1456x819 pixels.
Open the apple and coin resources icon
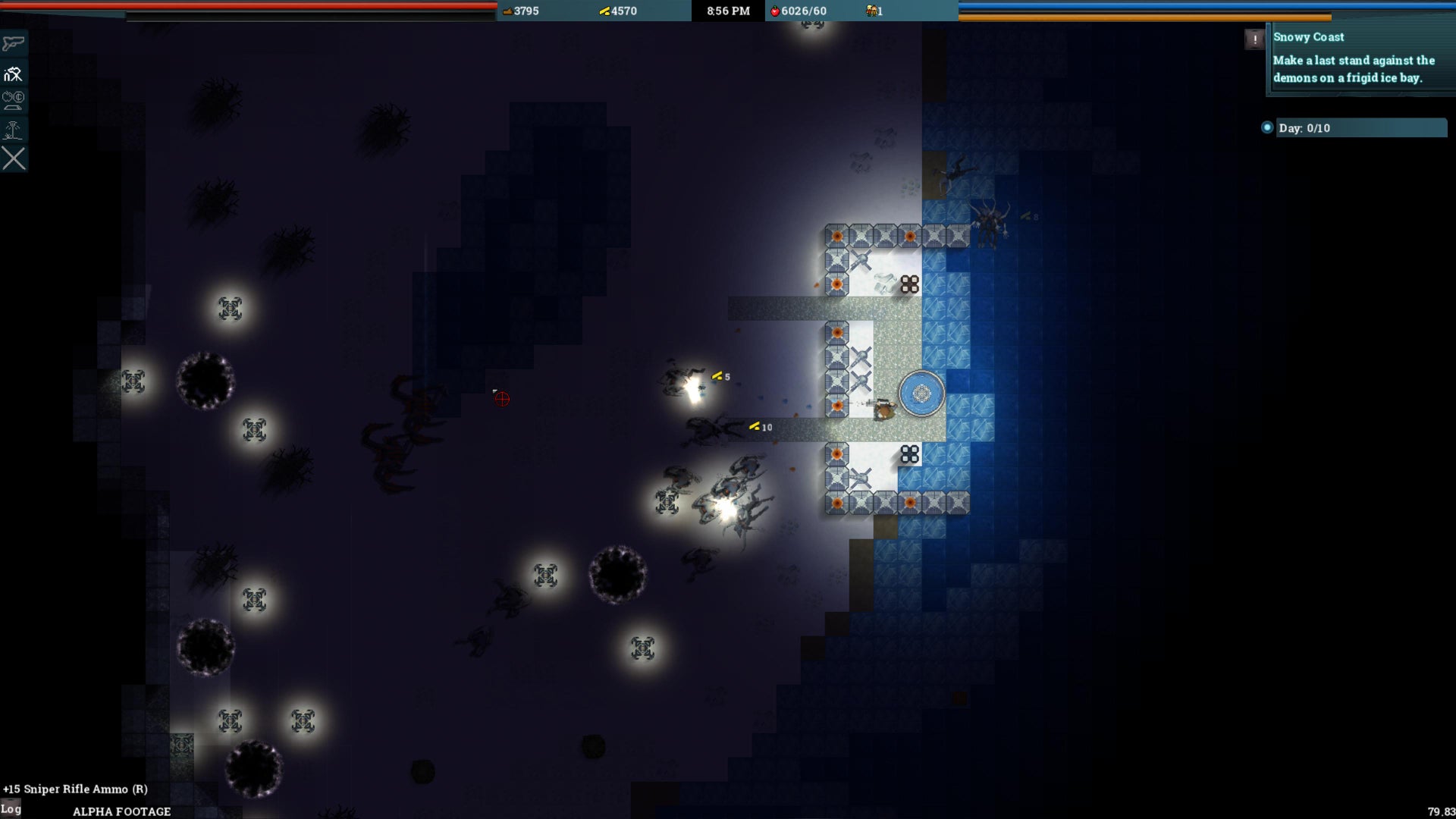[x=14, y=100]
